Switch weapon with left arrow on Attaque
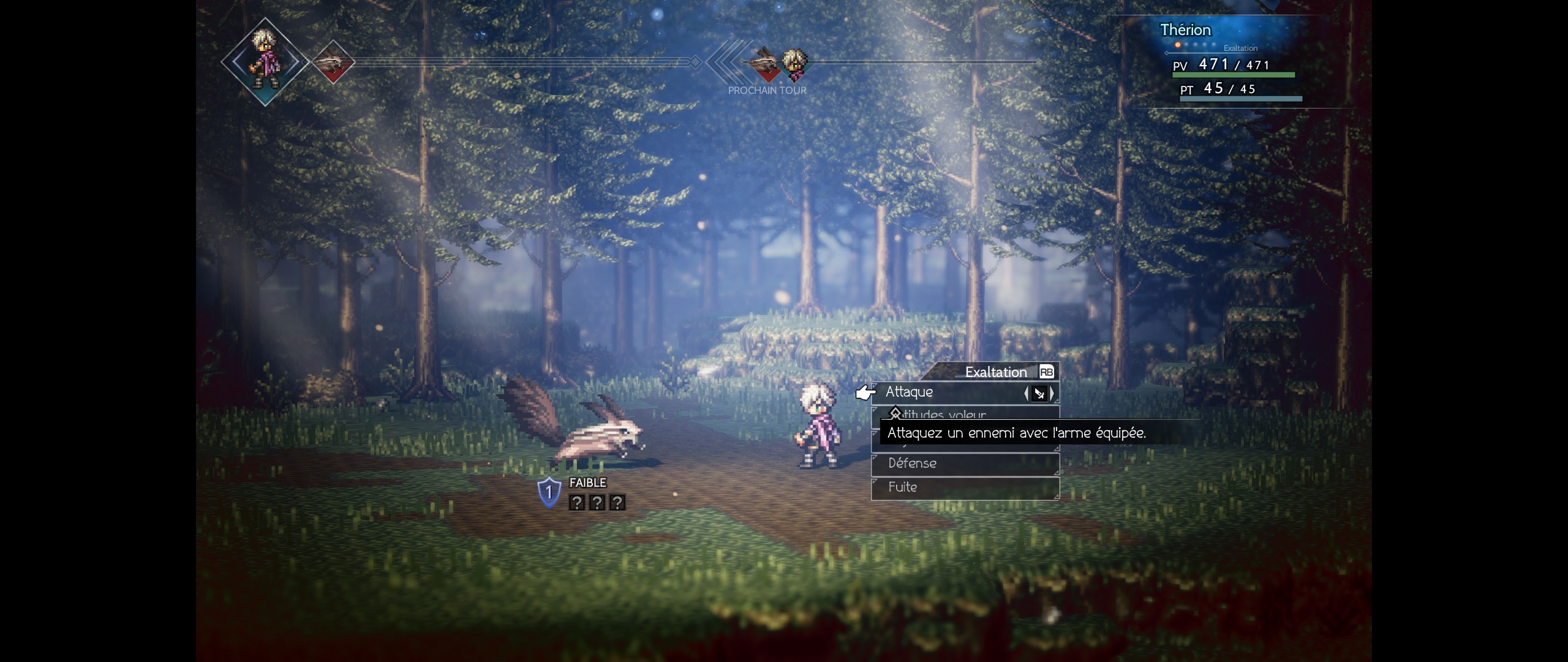 [1027, 394]
